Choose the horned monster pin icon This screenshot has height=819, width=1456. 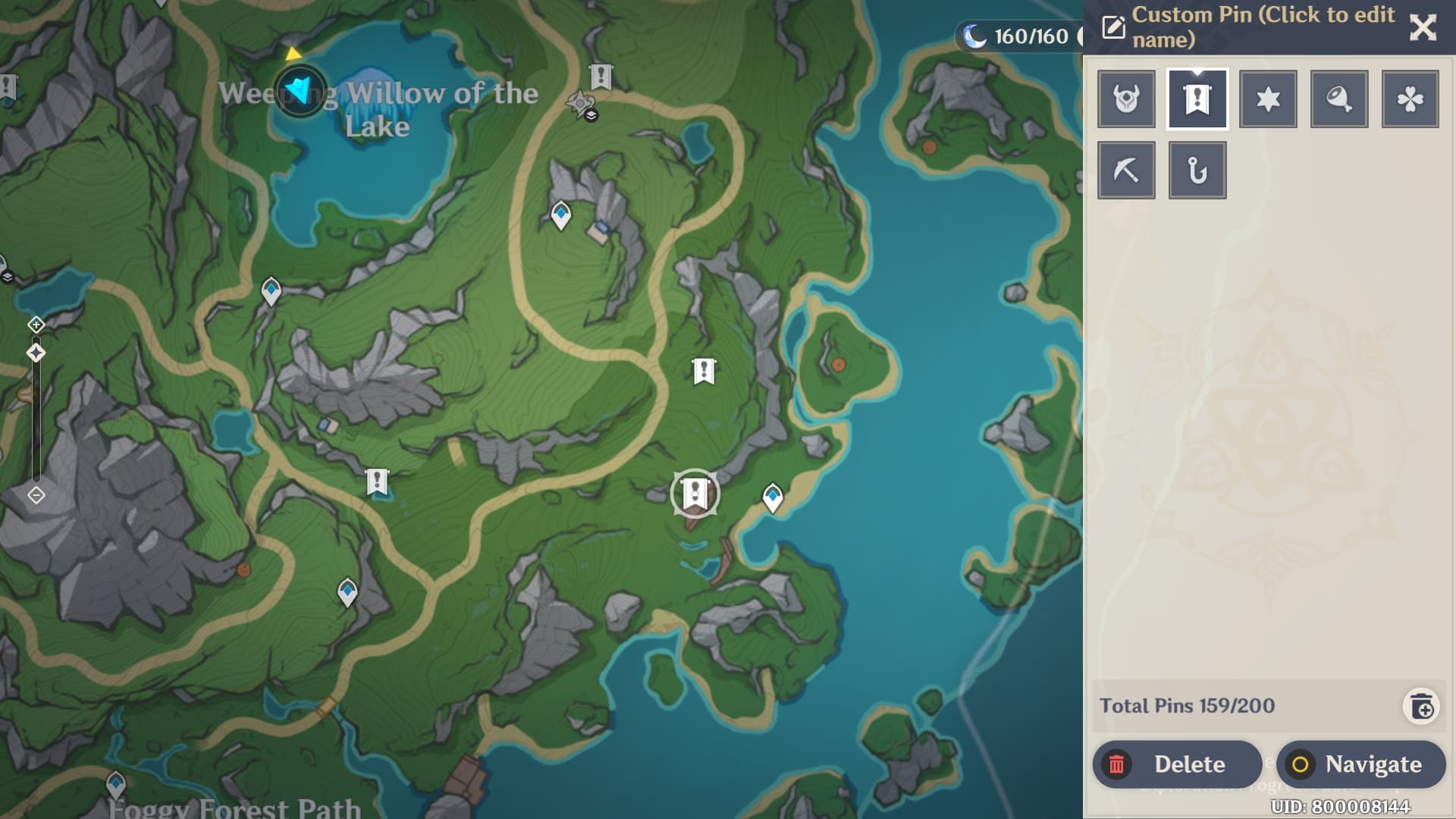(x=1126, y=99)
